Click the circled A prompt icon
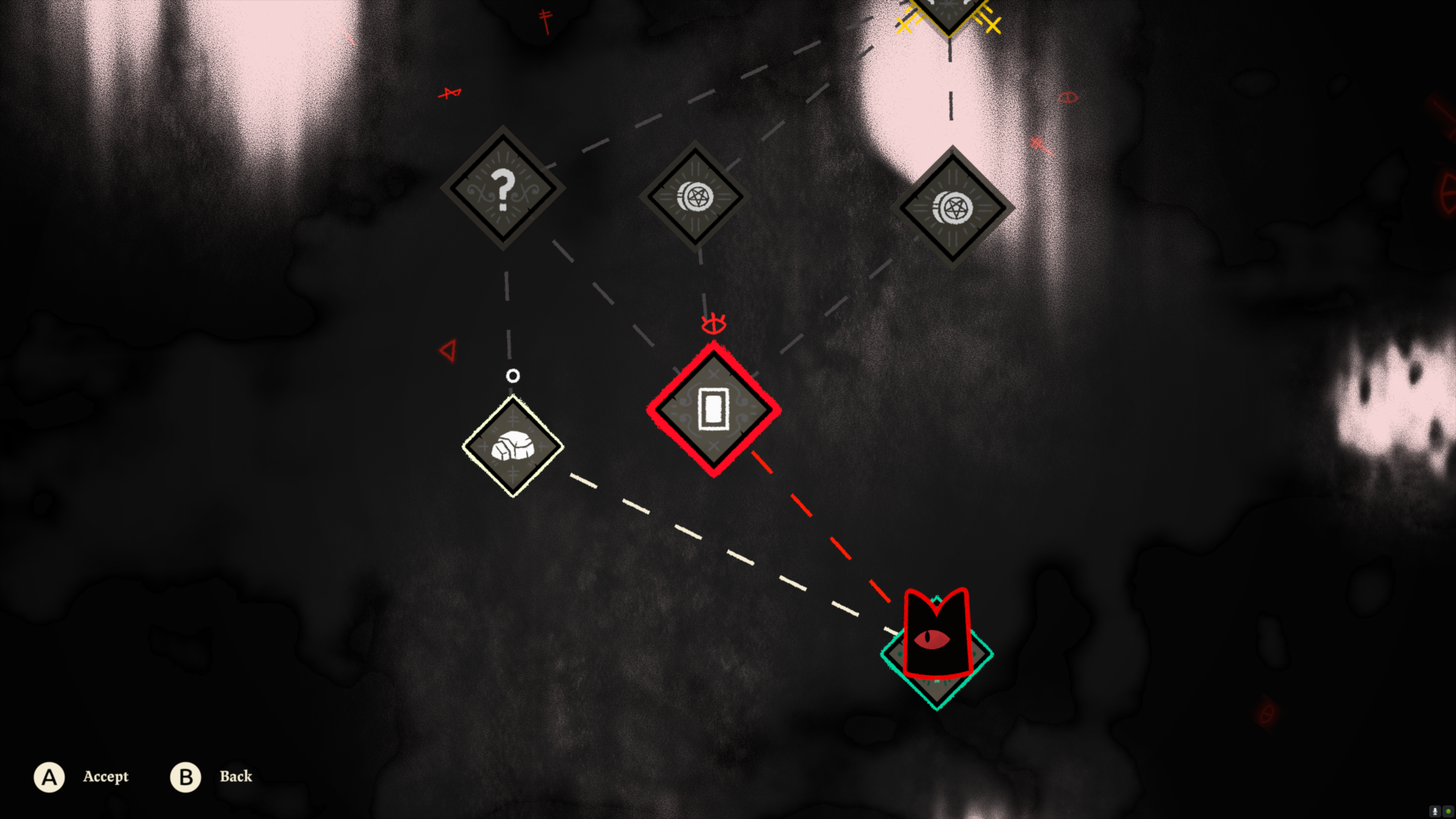This screenshot has width=1456, height=819. (x=49, y=777)
